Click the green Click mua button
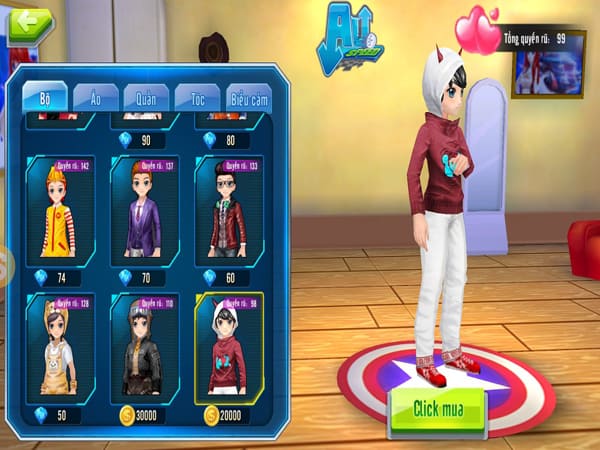This screenshot has width=600, height=450. [x=436, y=409]
